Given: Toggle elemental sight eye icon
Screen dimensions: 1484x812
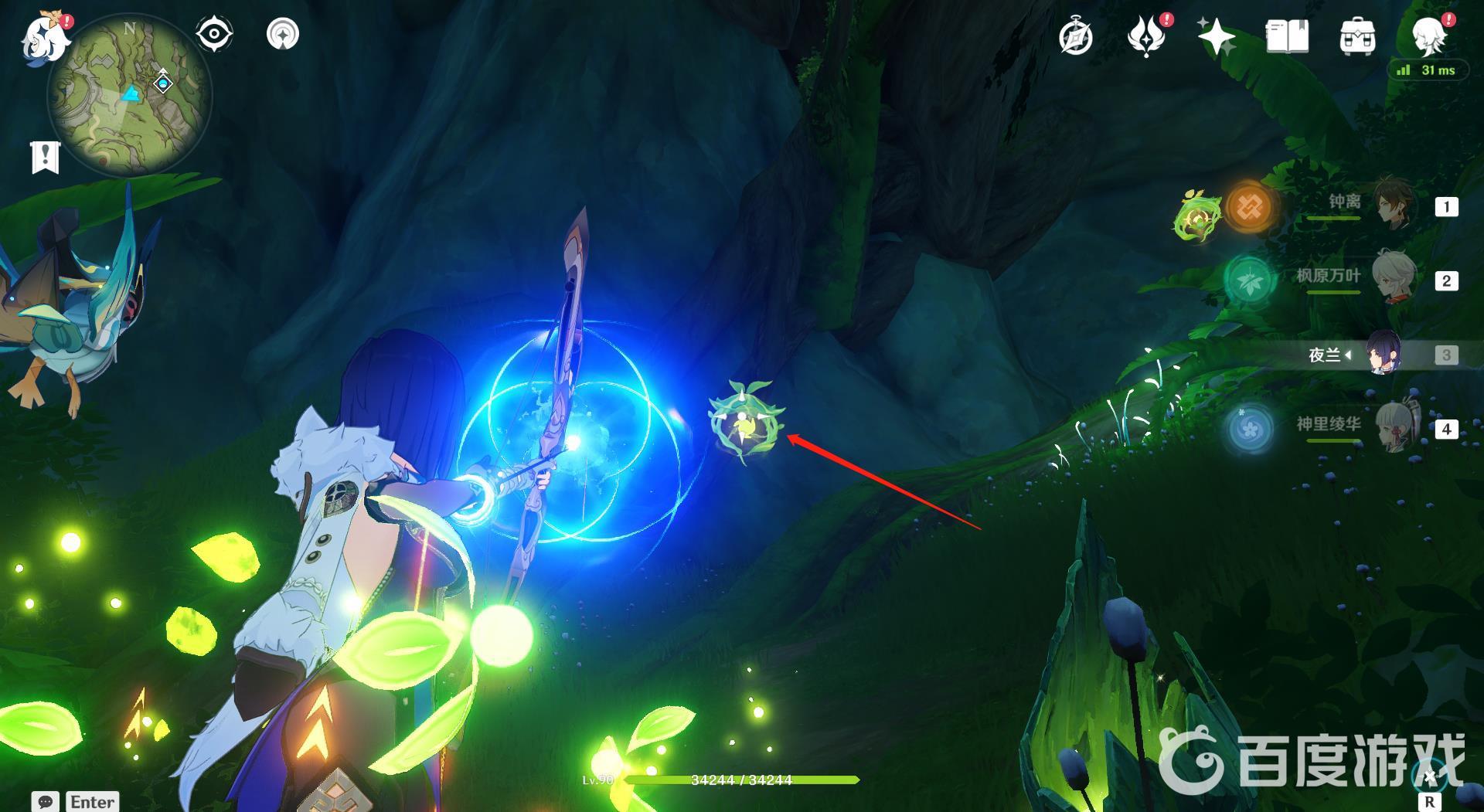Looking at the screenshot, I should [214, 35].
